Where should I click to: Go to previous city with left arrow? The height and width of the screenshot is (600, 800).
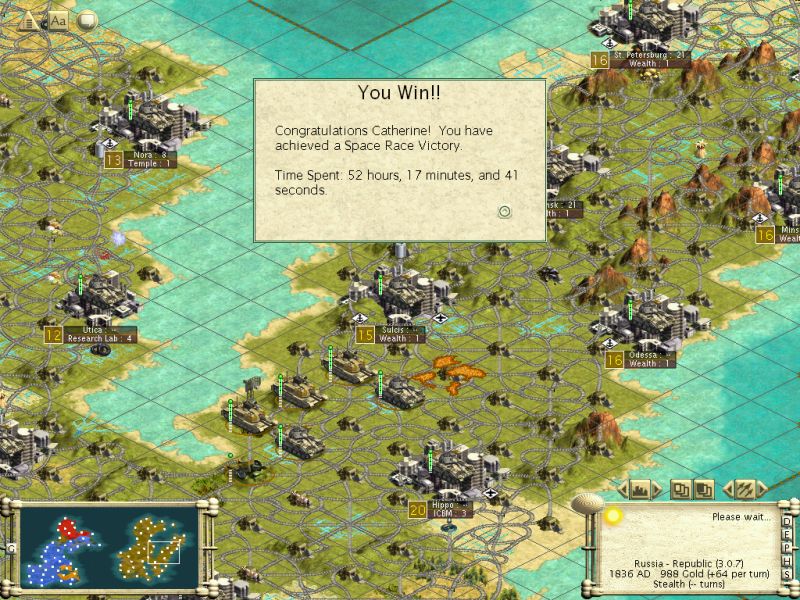click(622, 489)
